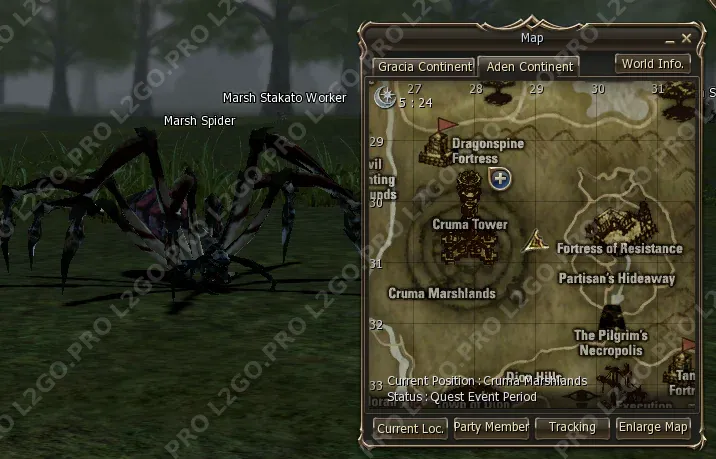The width and height of the screenshot is (716, 459).
Task: Enlarge the map view
Action: point(653,427)
